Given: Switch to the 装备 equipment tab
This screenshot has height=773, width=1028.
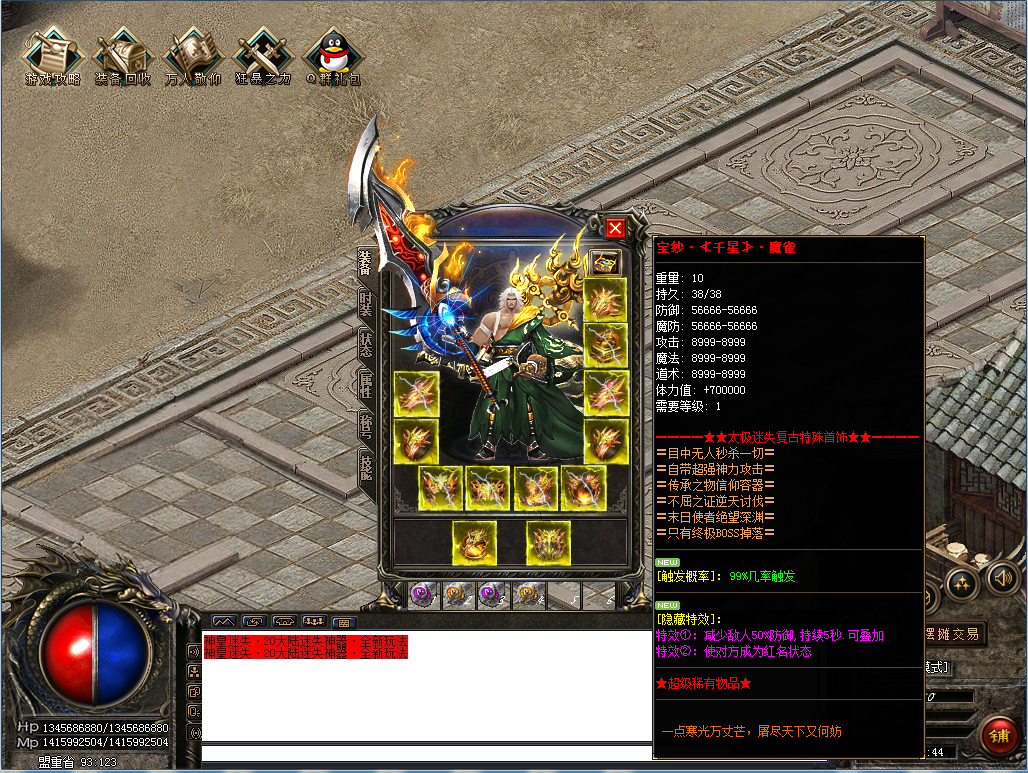Looking at the screenshot, I should click(x=366, y=263).
